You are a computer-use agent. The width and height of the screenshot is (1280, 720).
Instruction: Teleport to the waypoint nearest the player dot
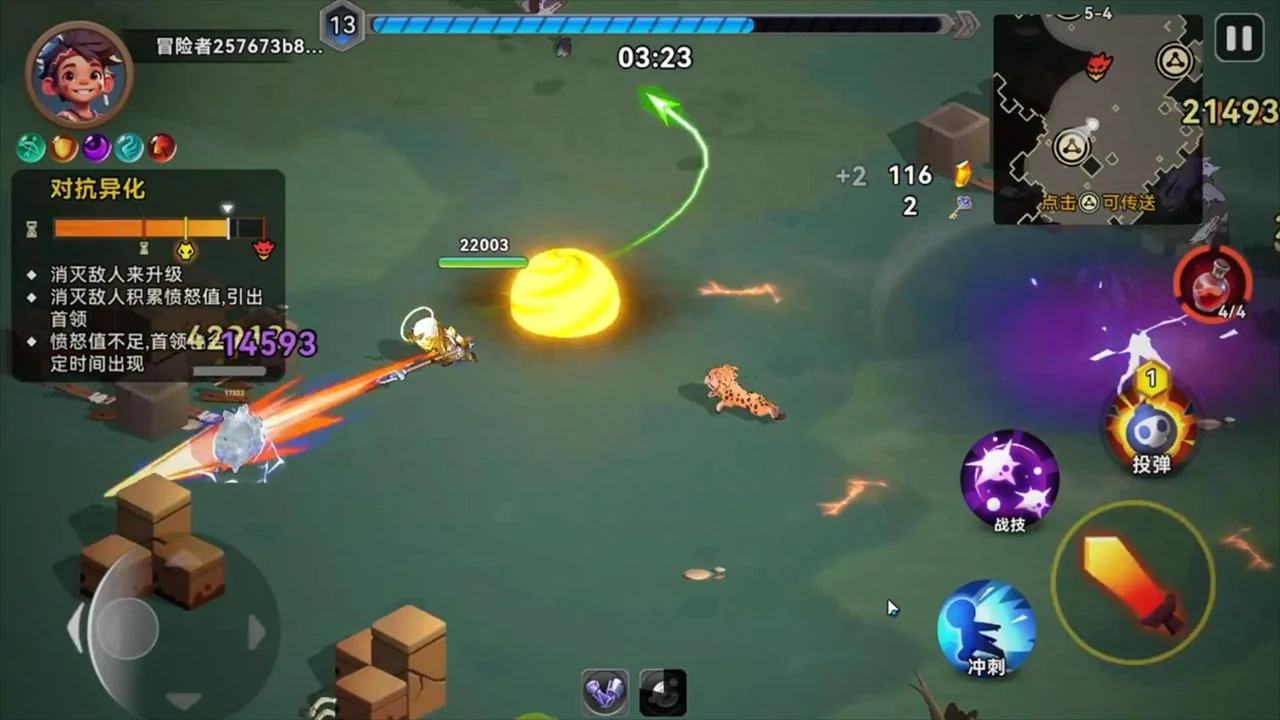coord(1073,147)
